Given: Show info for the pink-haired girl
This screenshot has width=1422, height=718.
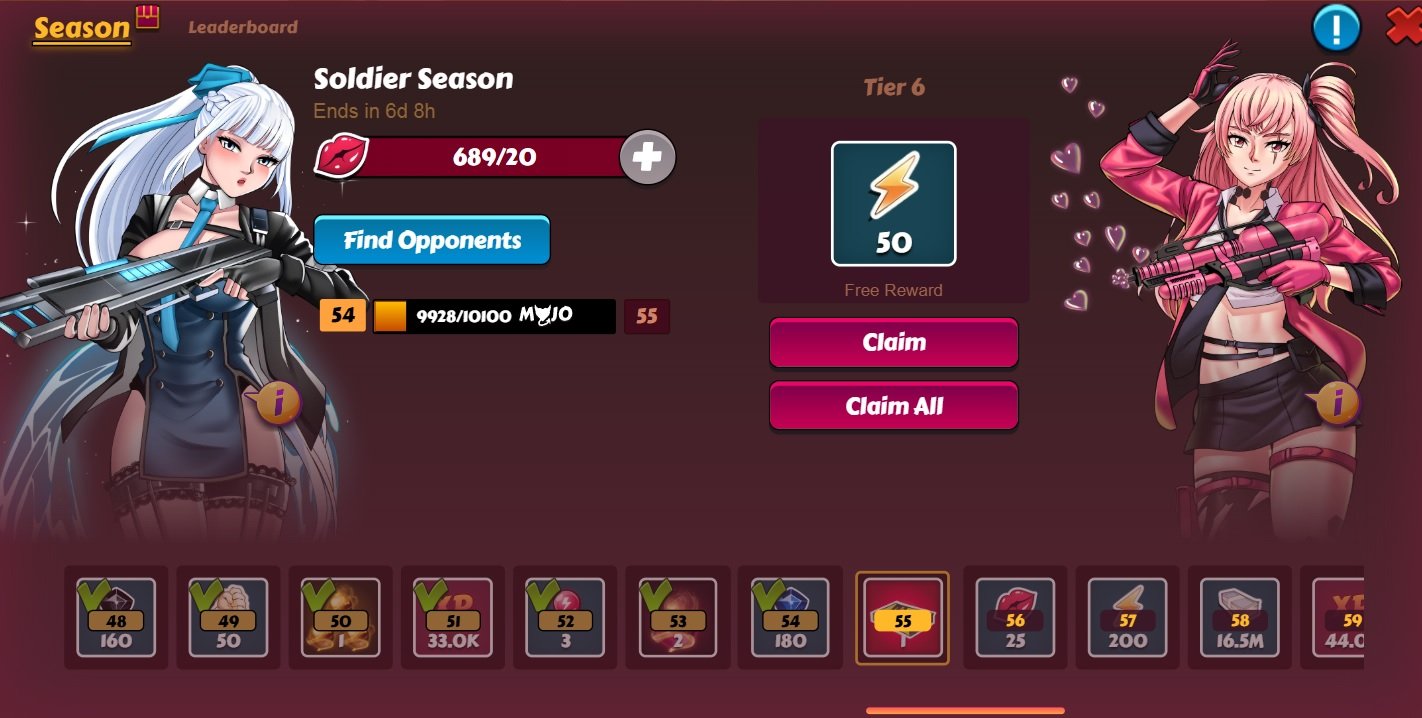Looking at the screenshot, I should pyautogui.click(x=1337, y=402).
